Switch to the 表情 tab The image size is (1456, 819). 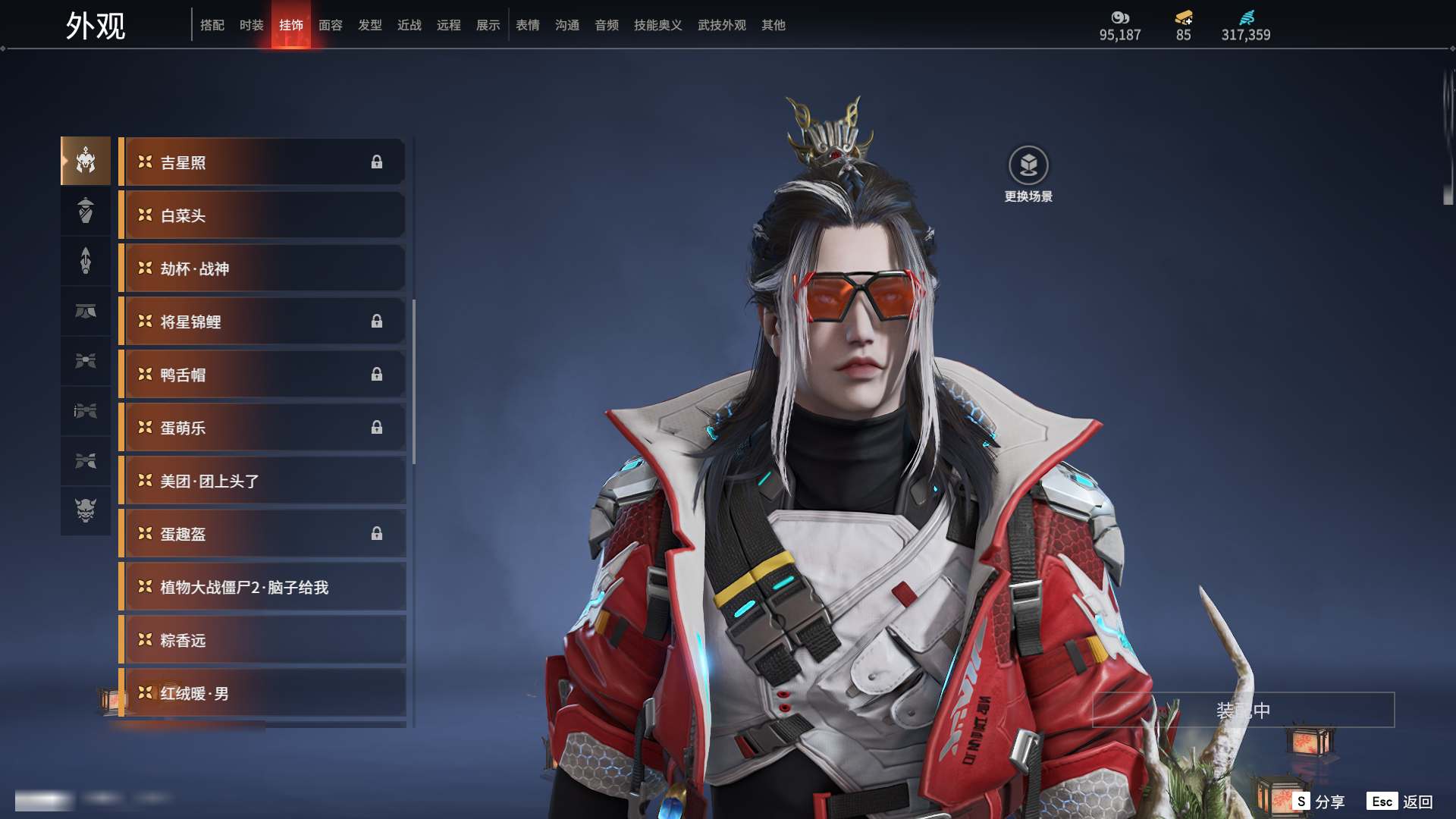click(528, 25)
